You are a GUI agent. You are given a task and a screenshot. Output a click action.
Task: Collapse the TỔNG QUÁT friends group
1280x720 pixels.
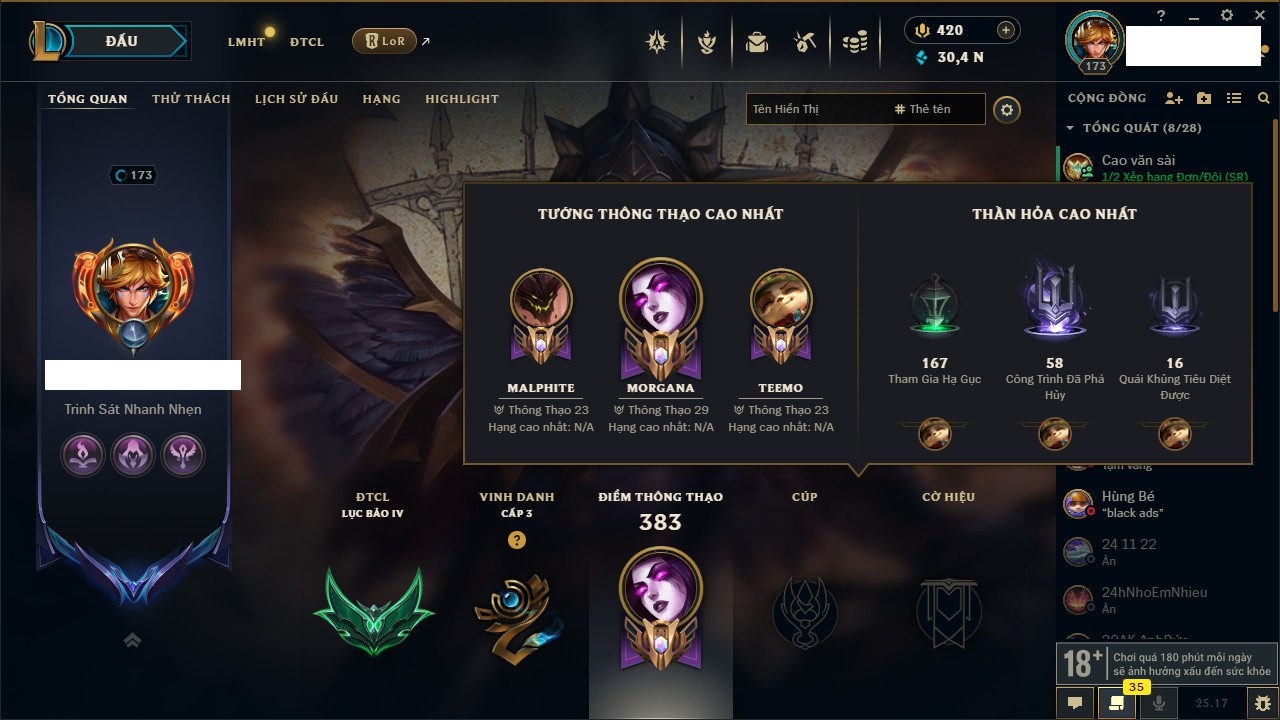1070,128
